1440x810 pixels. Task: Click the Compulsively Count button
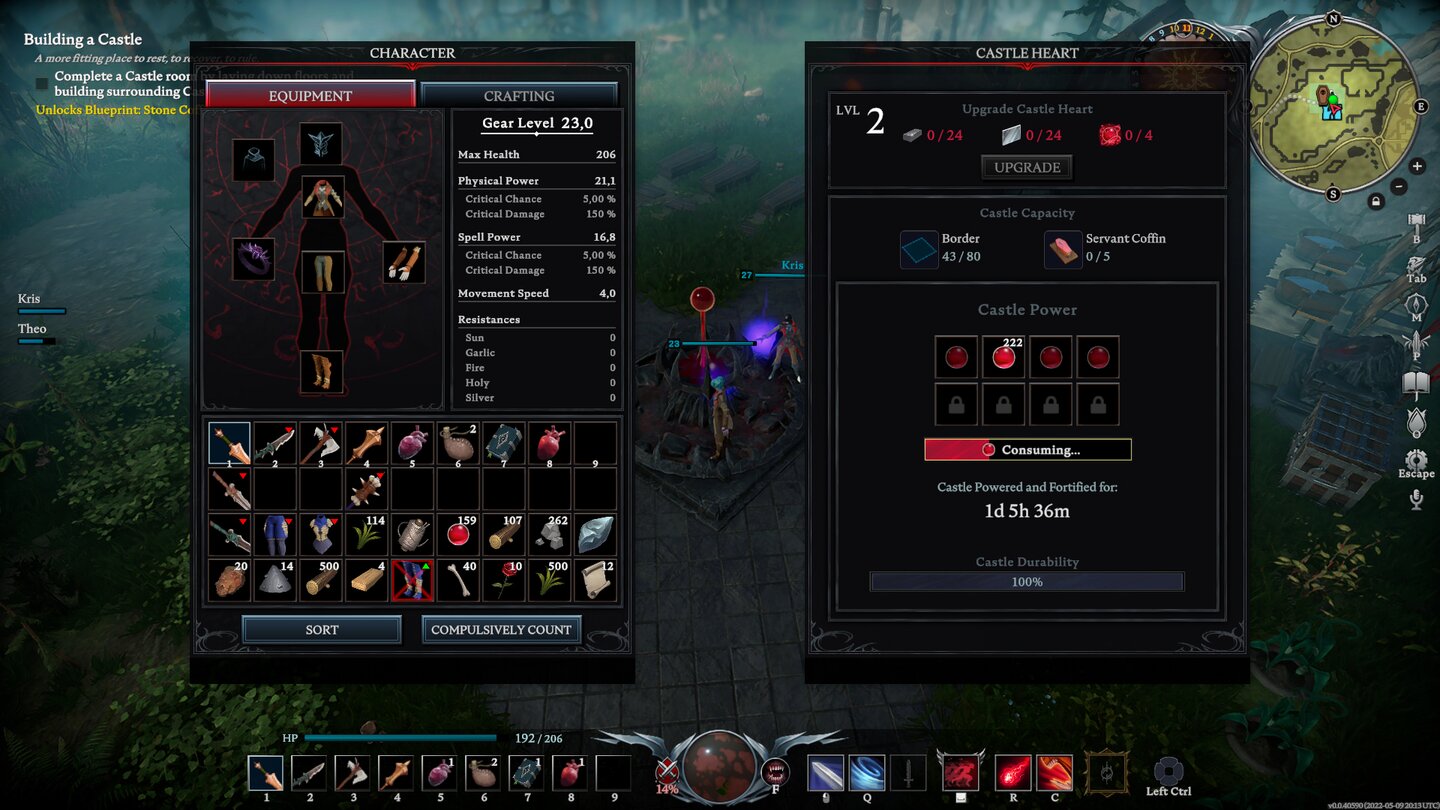(x=501, y=629)
